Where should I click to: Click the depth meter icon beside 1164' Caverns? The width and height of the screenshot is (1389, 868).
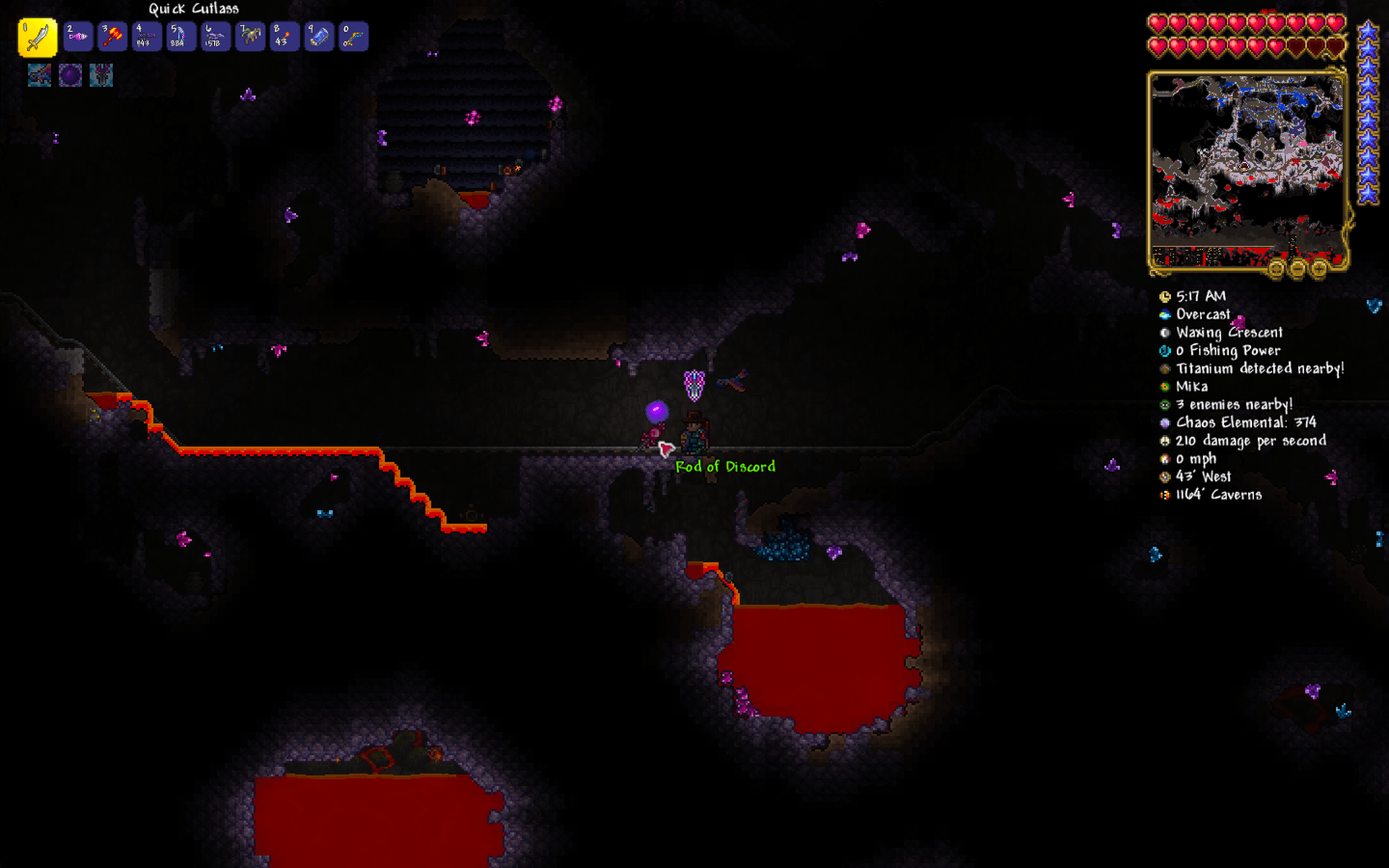pos(1165,495)
